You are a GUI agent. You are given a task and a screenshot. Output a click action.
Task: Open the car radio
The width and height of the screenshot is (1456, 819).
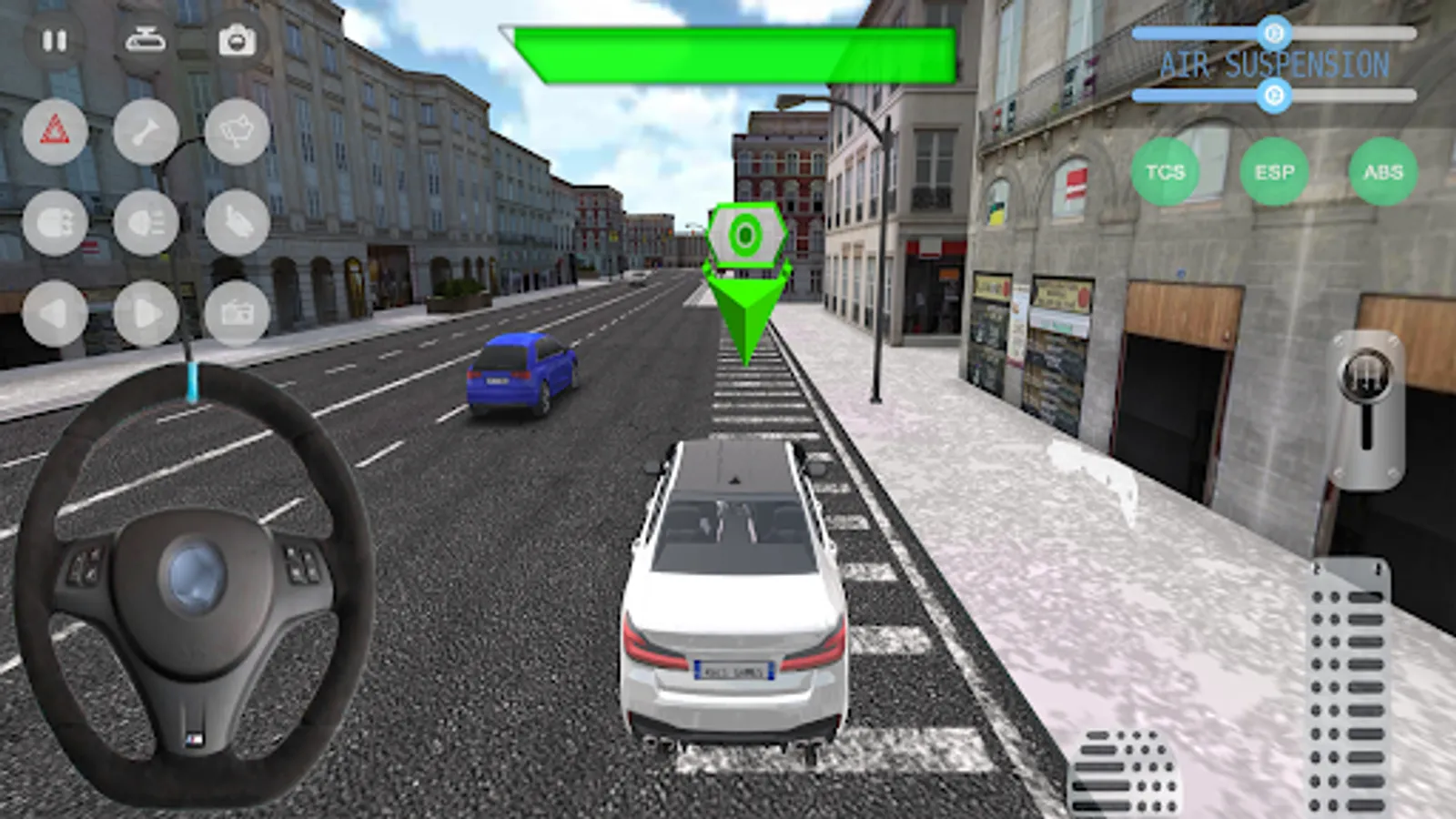[x=237, y=309]
